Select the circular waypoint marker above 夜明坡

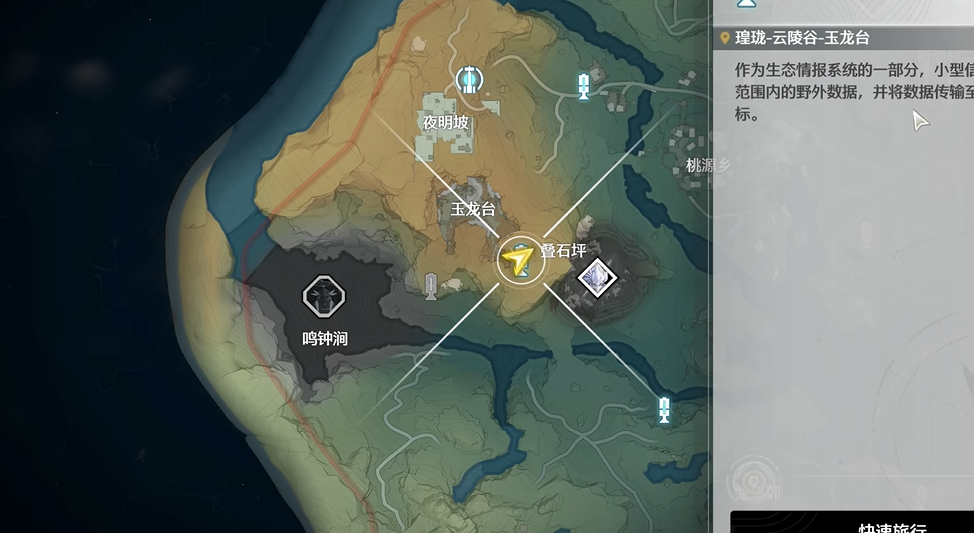tap(467, 80)
